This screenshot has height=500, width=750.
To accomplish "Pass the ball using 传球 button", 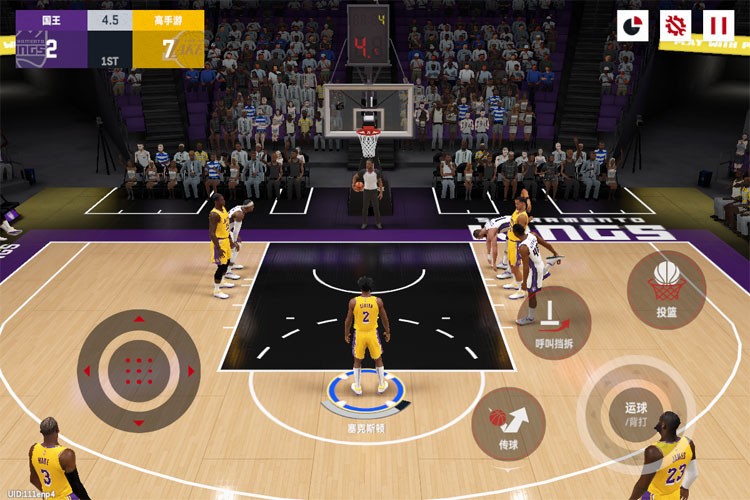I will pos(508,422).
